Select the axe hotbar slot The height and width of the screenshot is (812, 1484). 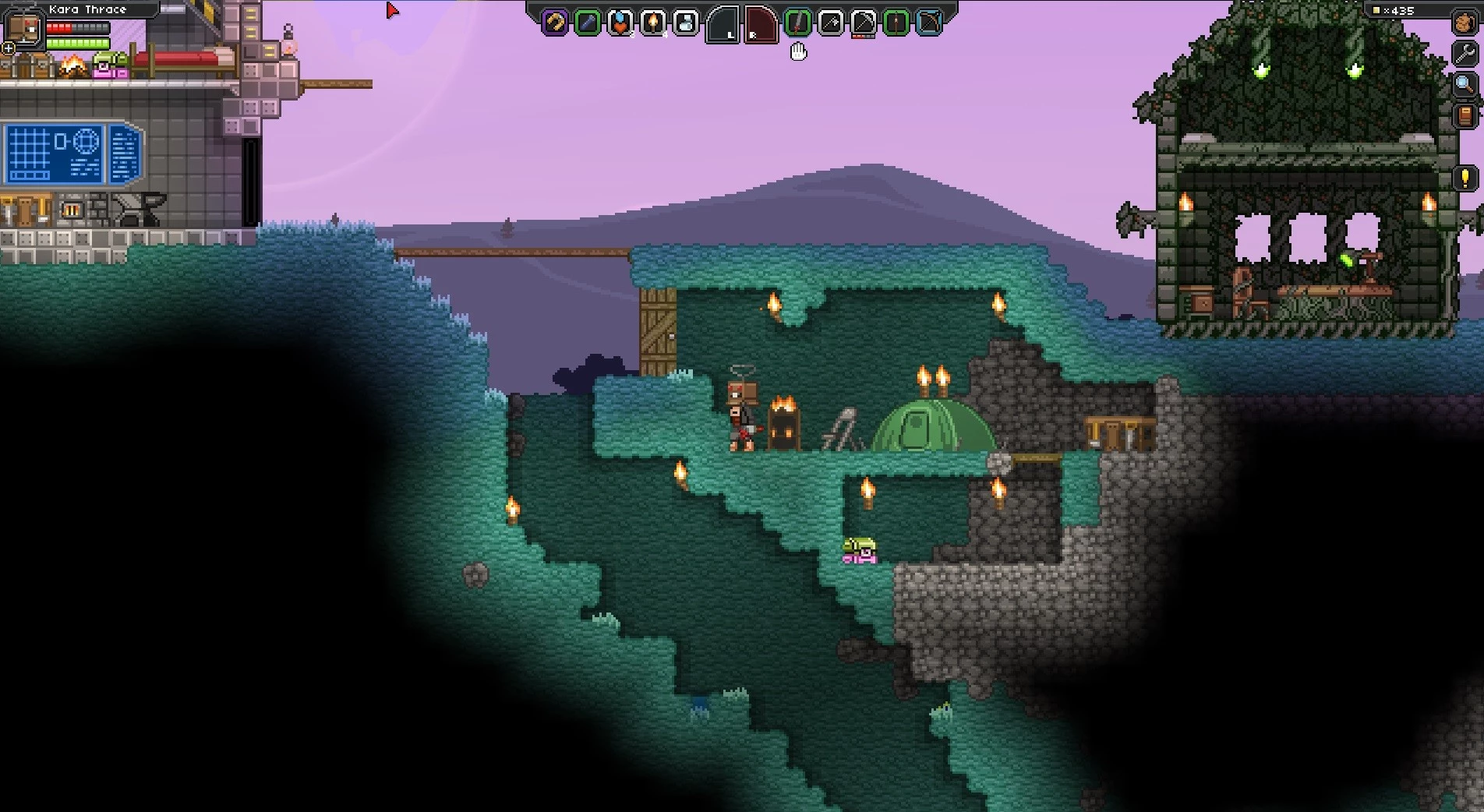(830, 23)
